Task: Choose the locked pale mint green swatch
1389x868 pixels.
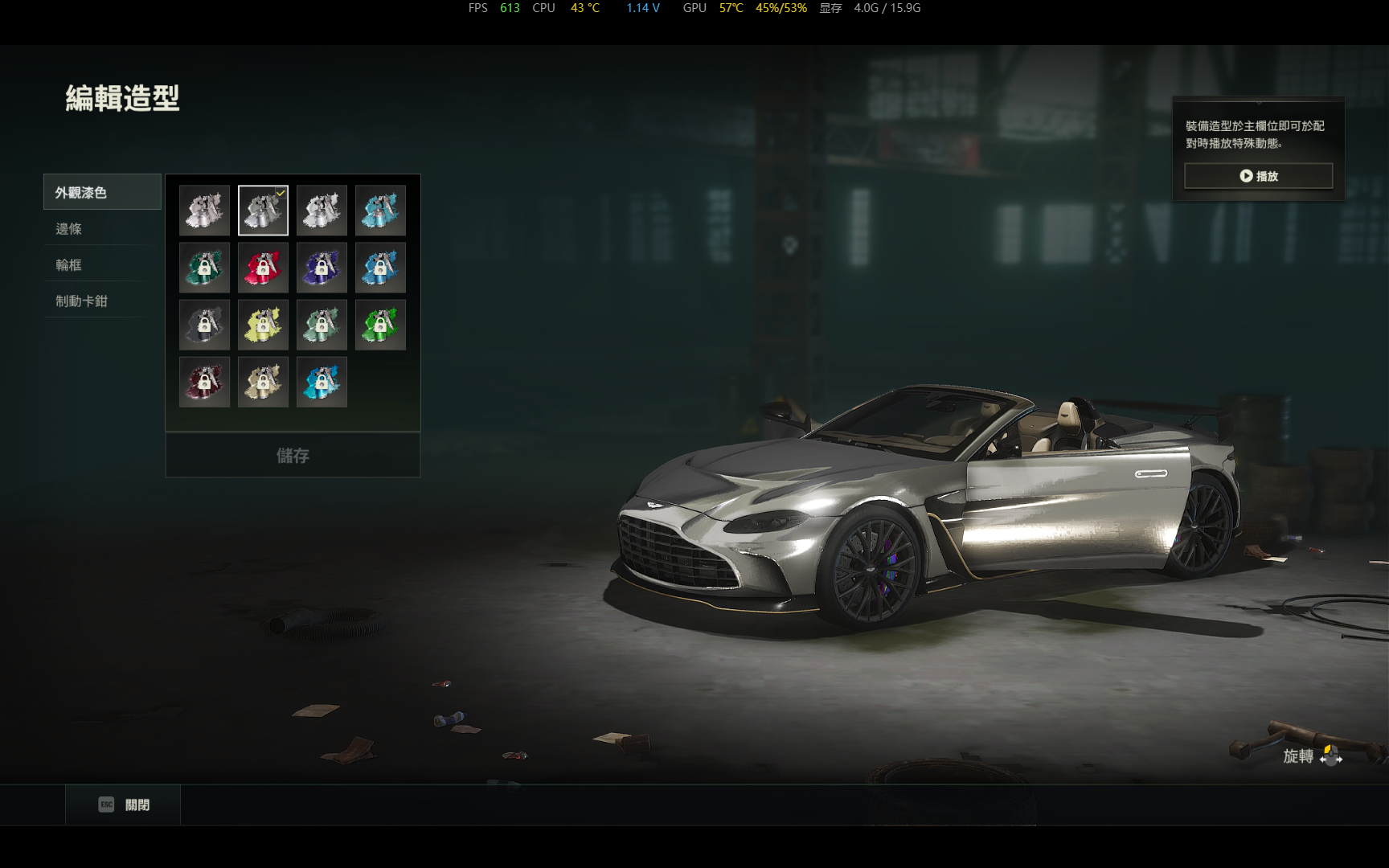Action: click(322, 325)
